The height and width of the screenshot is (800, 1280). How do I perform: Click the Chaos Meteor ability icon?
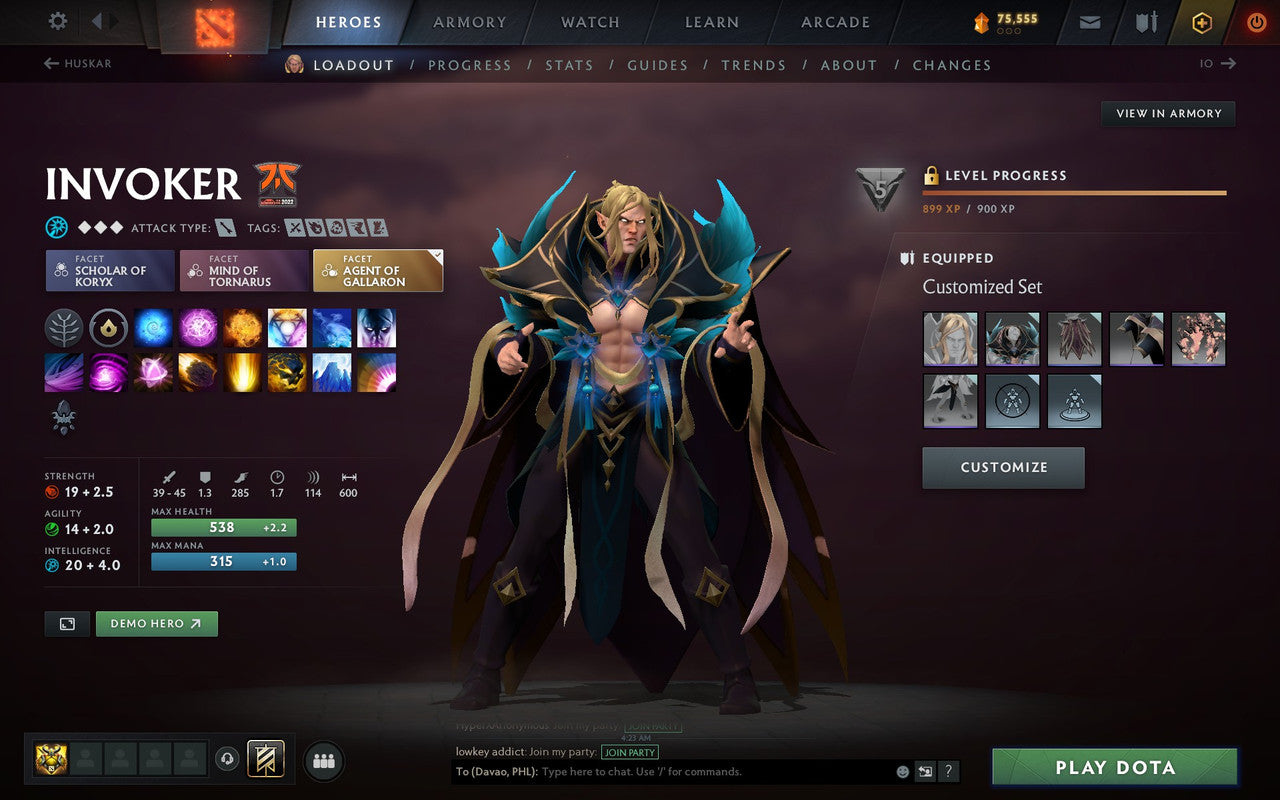(x=198, y=373)
